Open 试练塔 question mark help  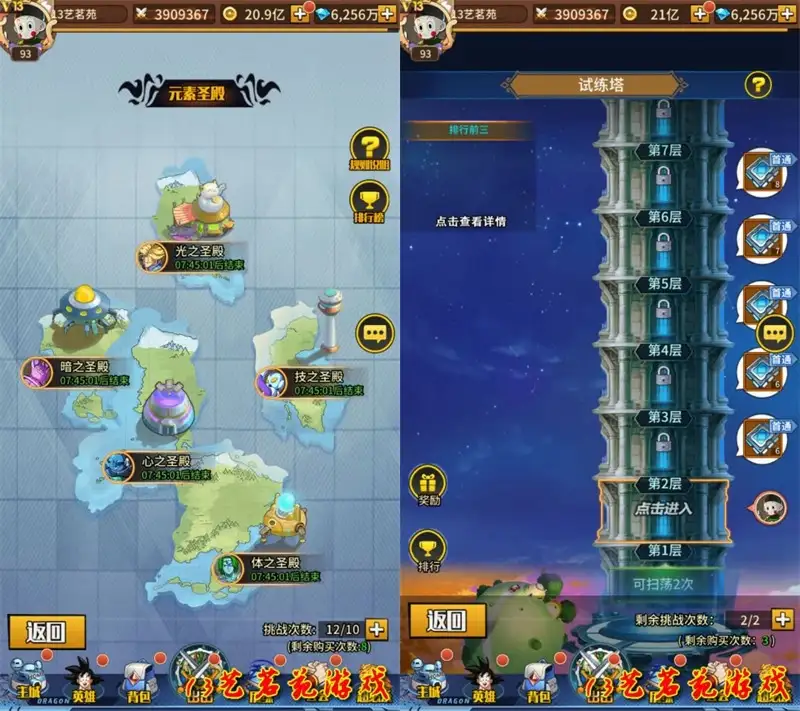[758, 85]
